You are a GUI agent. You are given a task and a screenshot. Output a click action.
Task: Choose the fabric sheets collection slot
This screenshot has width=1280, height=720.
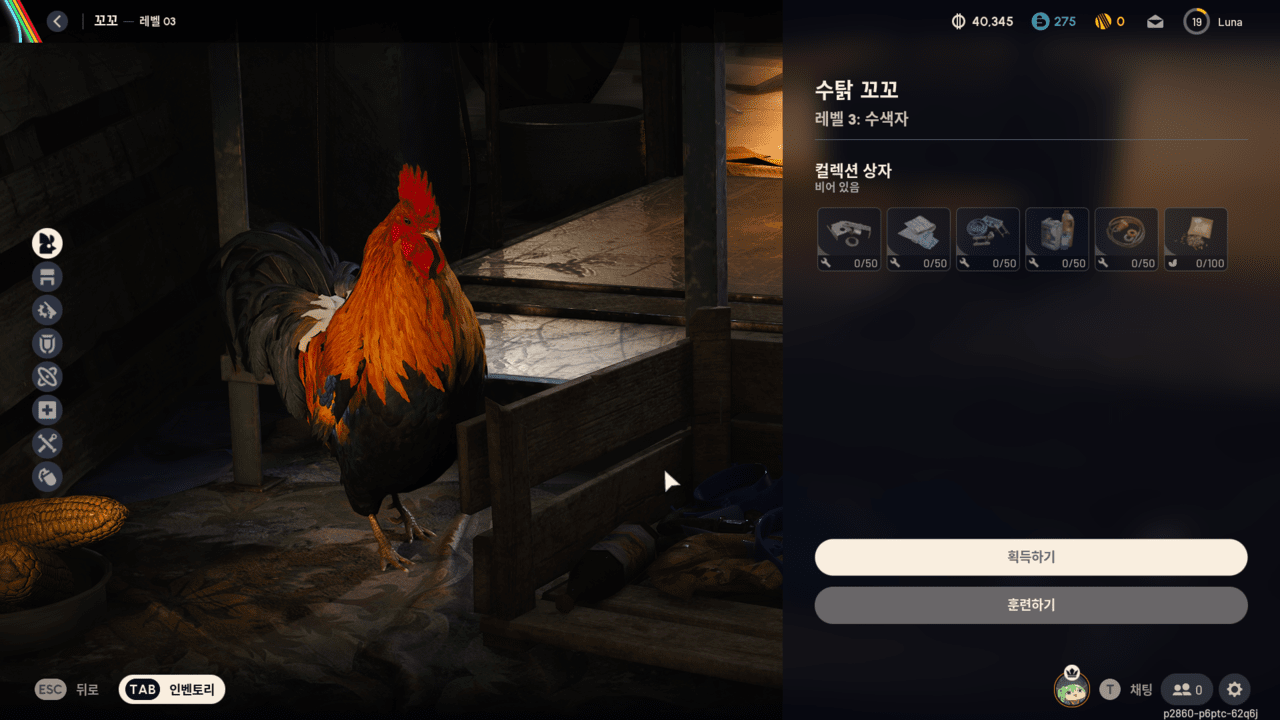(918, 240)
